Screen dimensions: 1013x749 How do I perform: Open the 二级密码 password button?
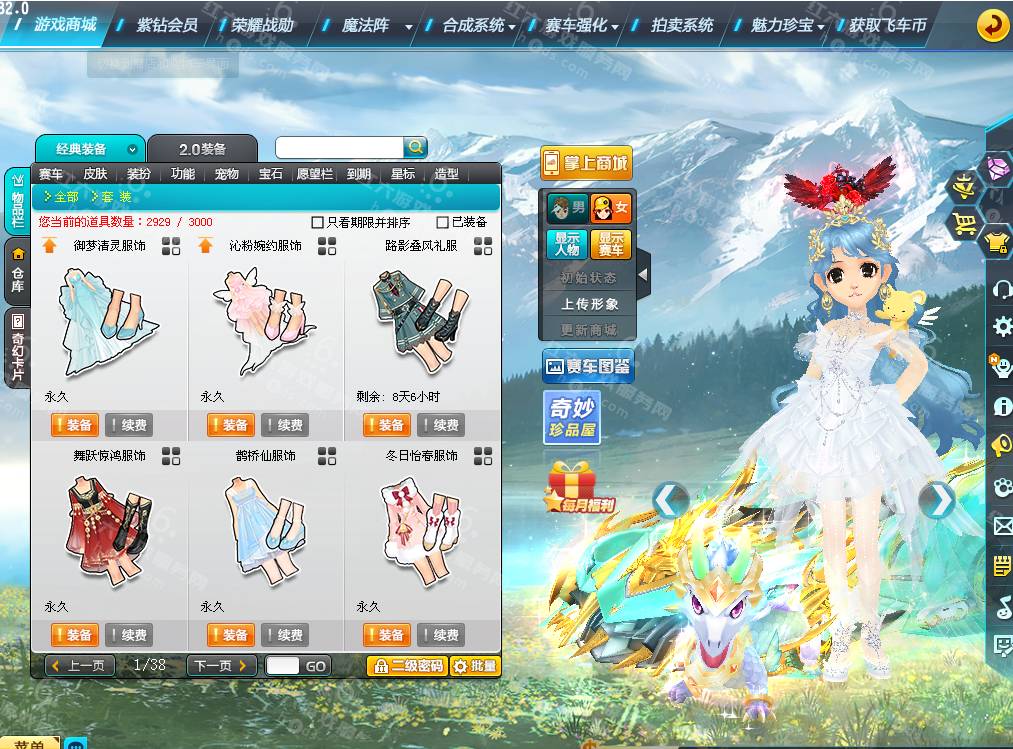407,666
